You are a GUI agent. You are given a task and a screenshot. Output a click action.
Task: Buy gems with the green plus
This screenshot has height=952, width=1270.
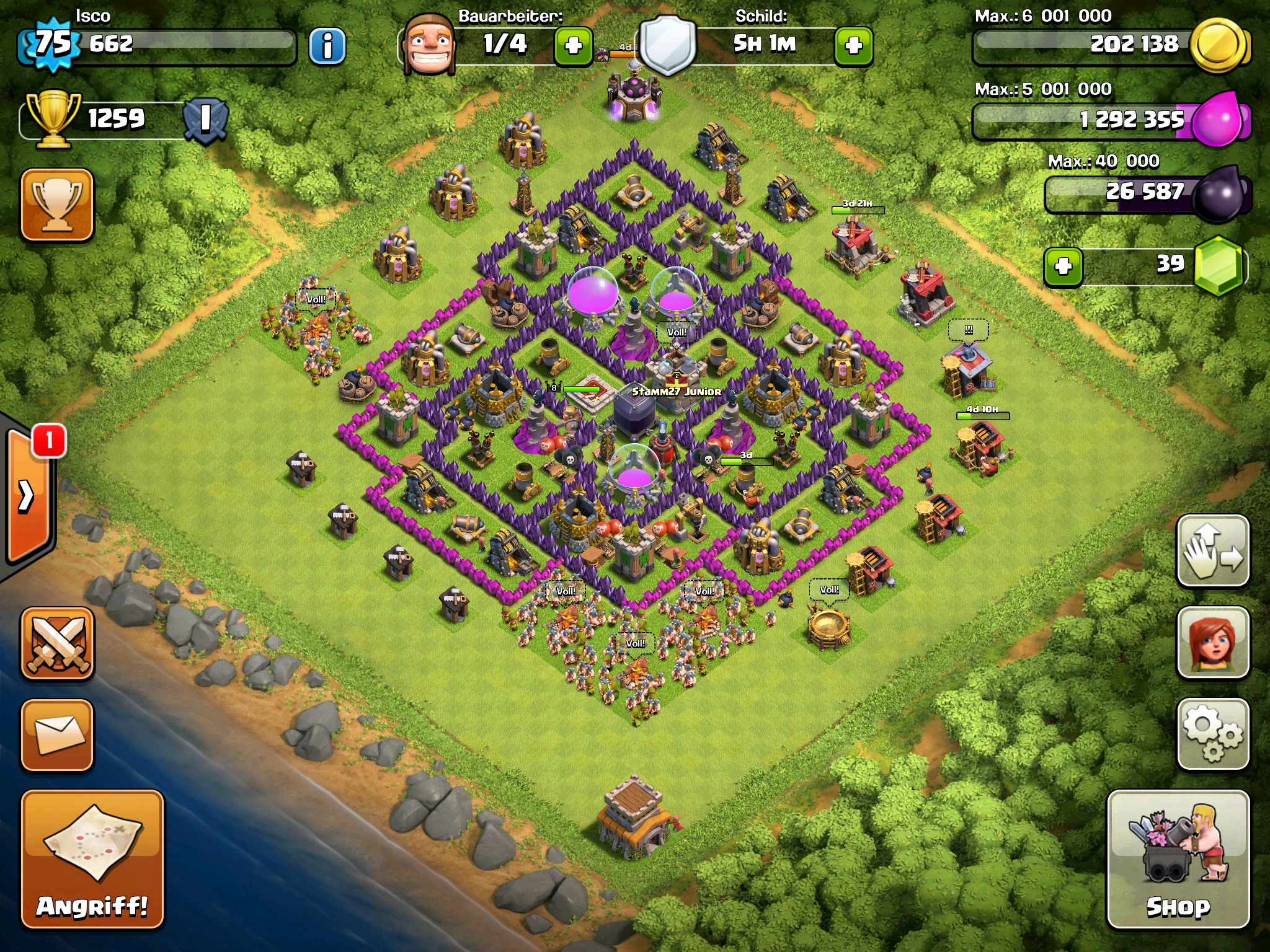coord(1064,267)
